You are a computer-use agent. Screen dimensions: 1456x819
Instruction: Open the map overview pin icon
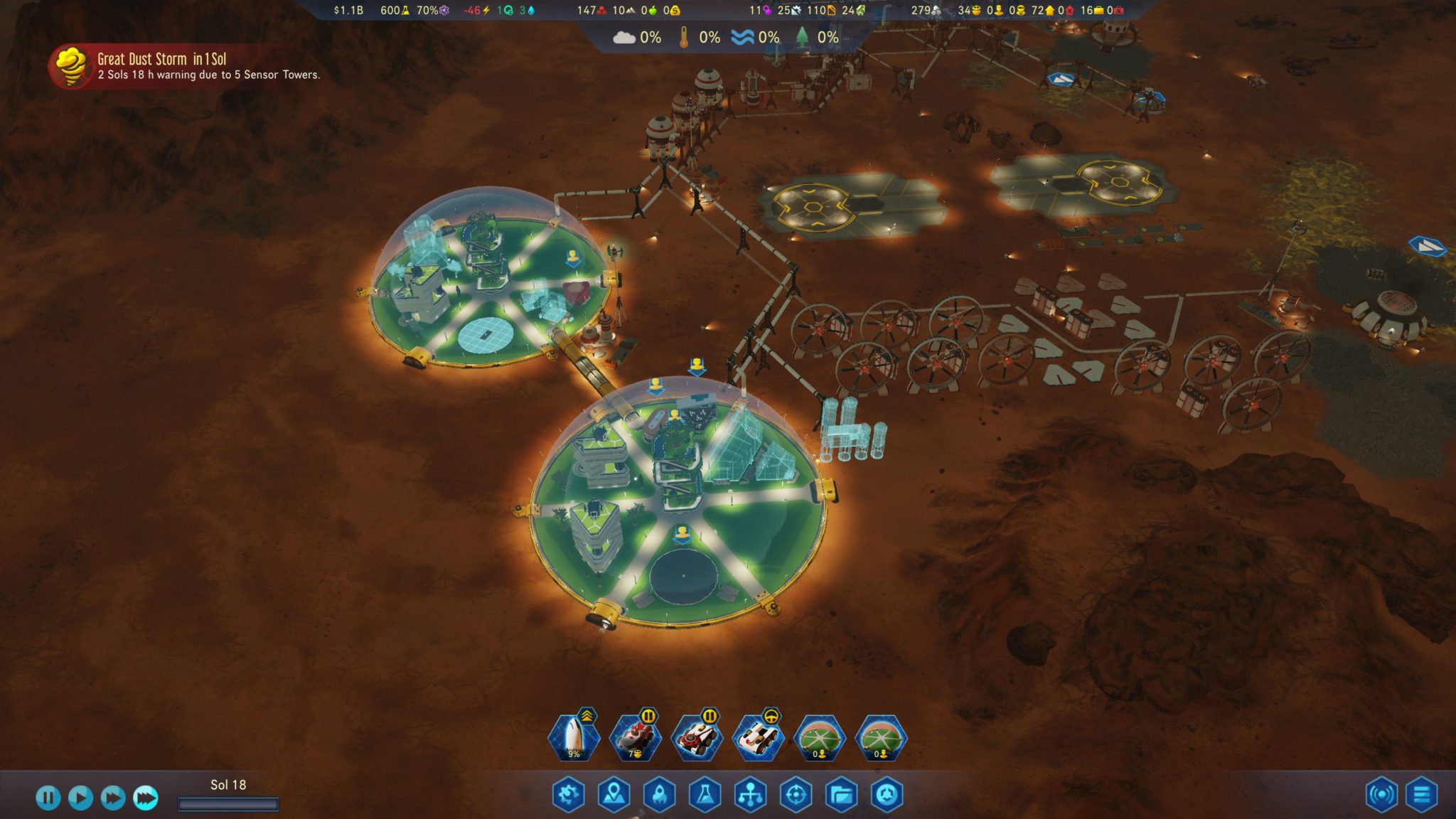(614, 795)
